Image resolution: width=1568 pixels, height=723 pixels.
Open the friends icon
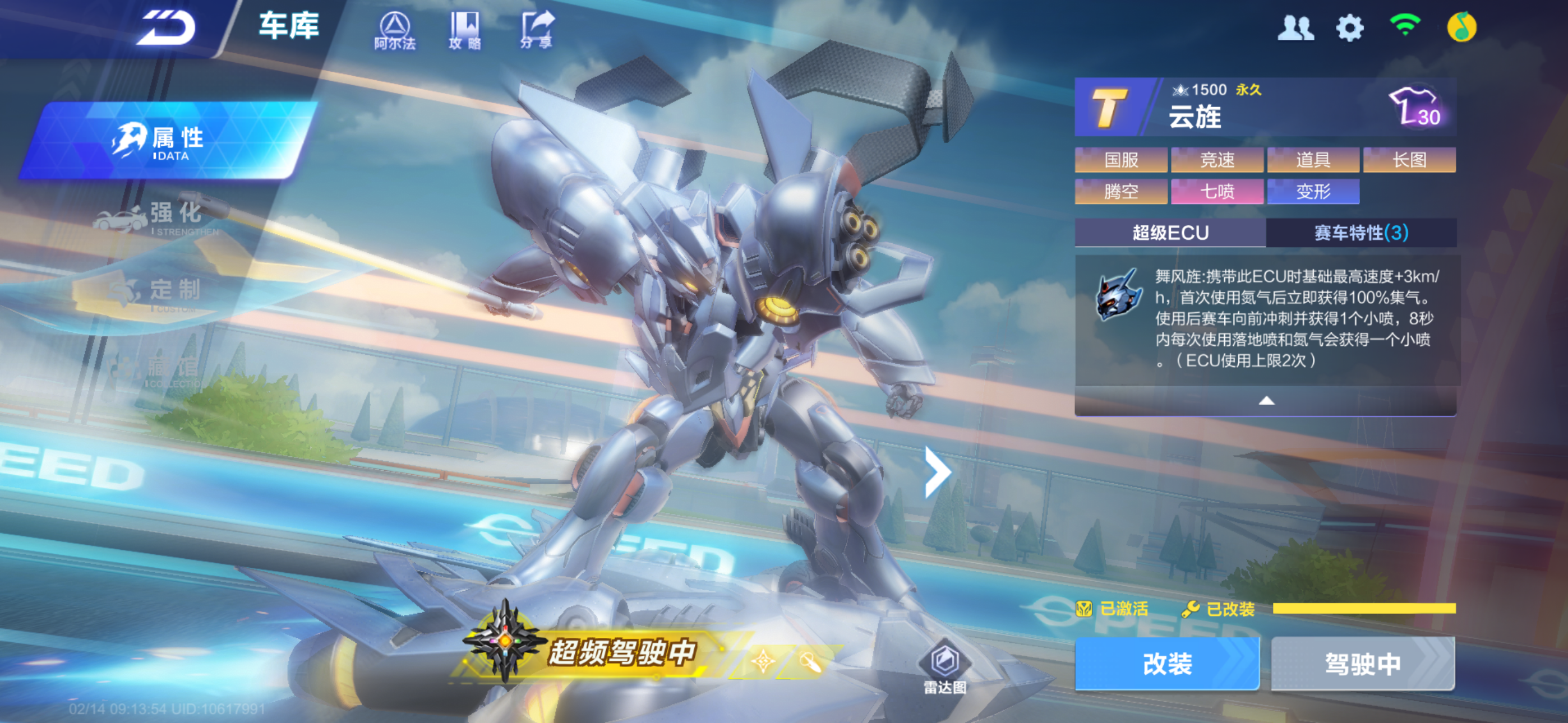pos(1295,28)
